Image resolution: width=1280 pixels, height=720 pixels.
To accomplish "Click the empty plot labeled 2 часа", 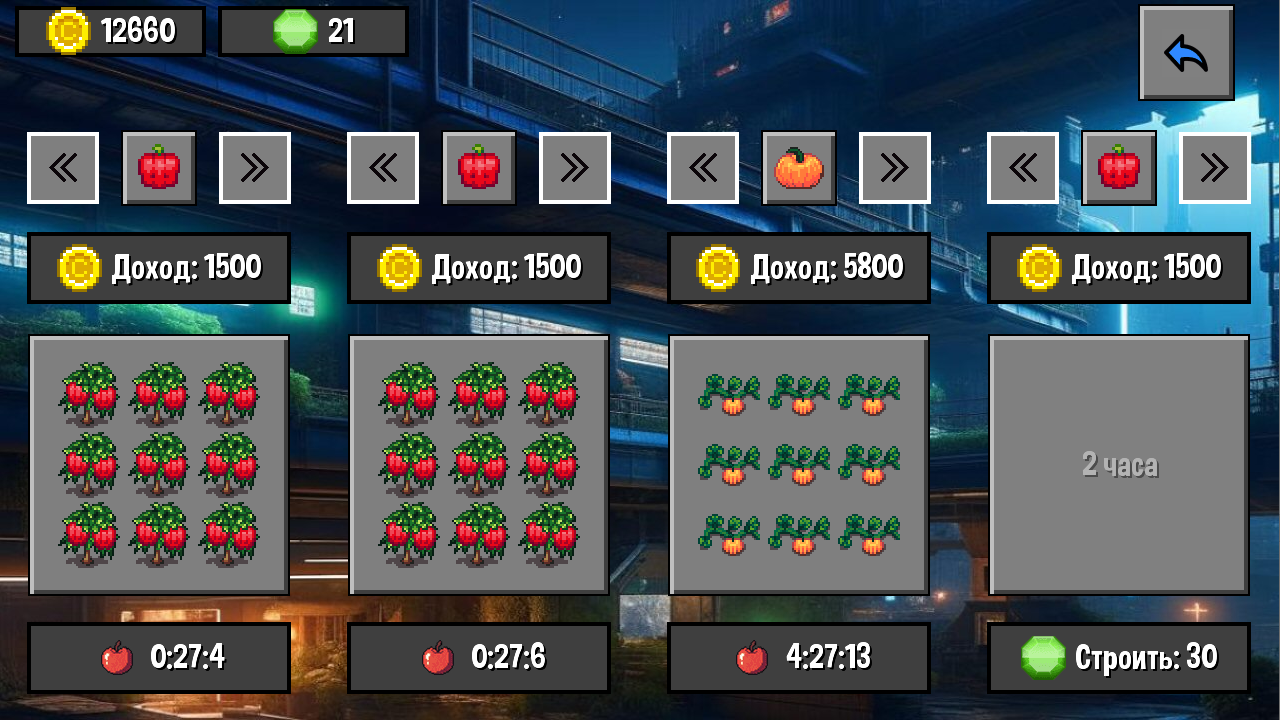I will click(x=1119, y=463).
